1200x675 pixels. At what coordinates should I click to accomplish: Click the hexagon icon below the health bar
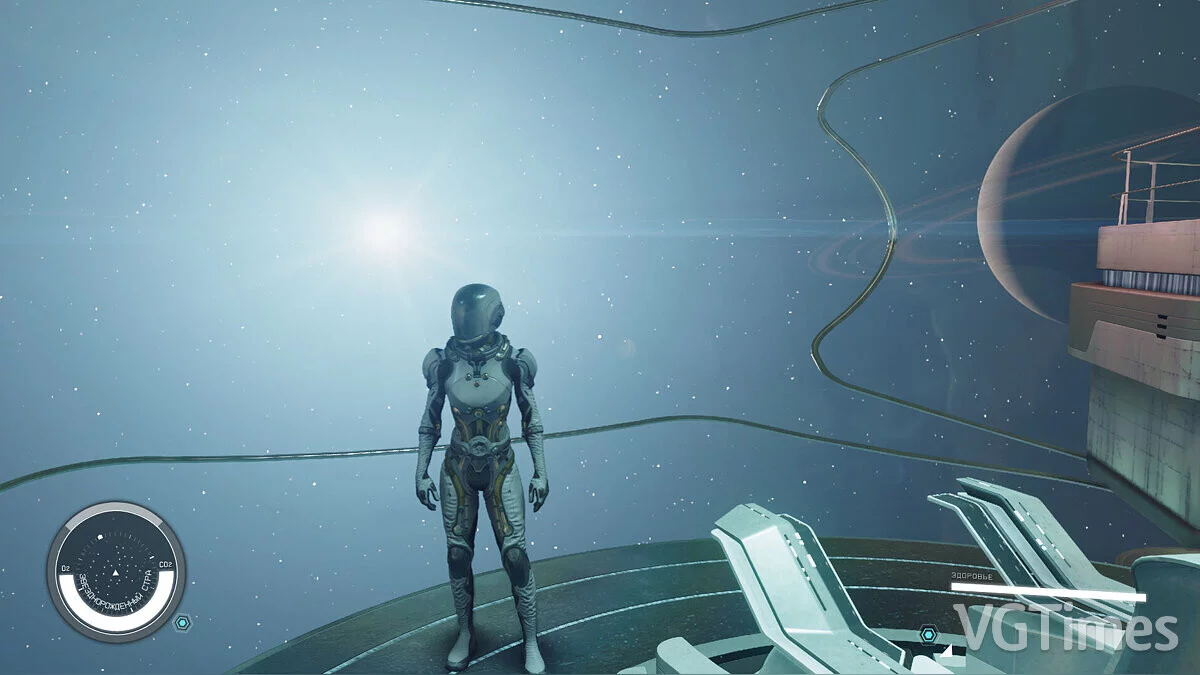[x=929, y=634]
